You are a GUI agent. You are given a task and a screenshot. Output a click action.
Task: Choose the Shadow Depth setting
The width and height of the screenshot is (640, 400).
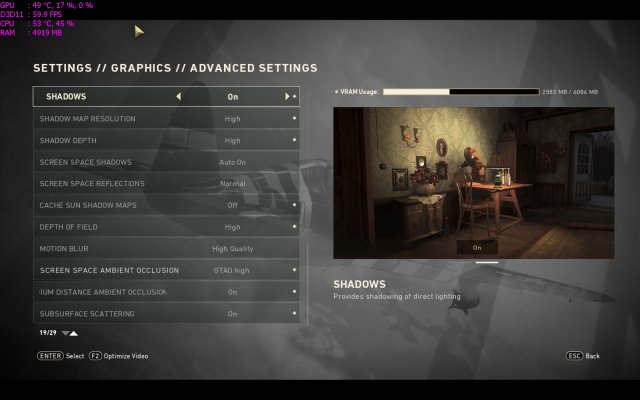click(x=166, y=141)
